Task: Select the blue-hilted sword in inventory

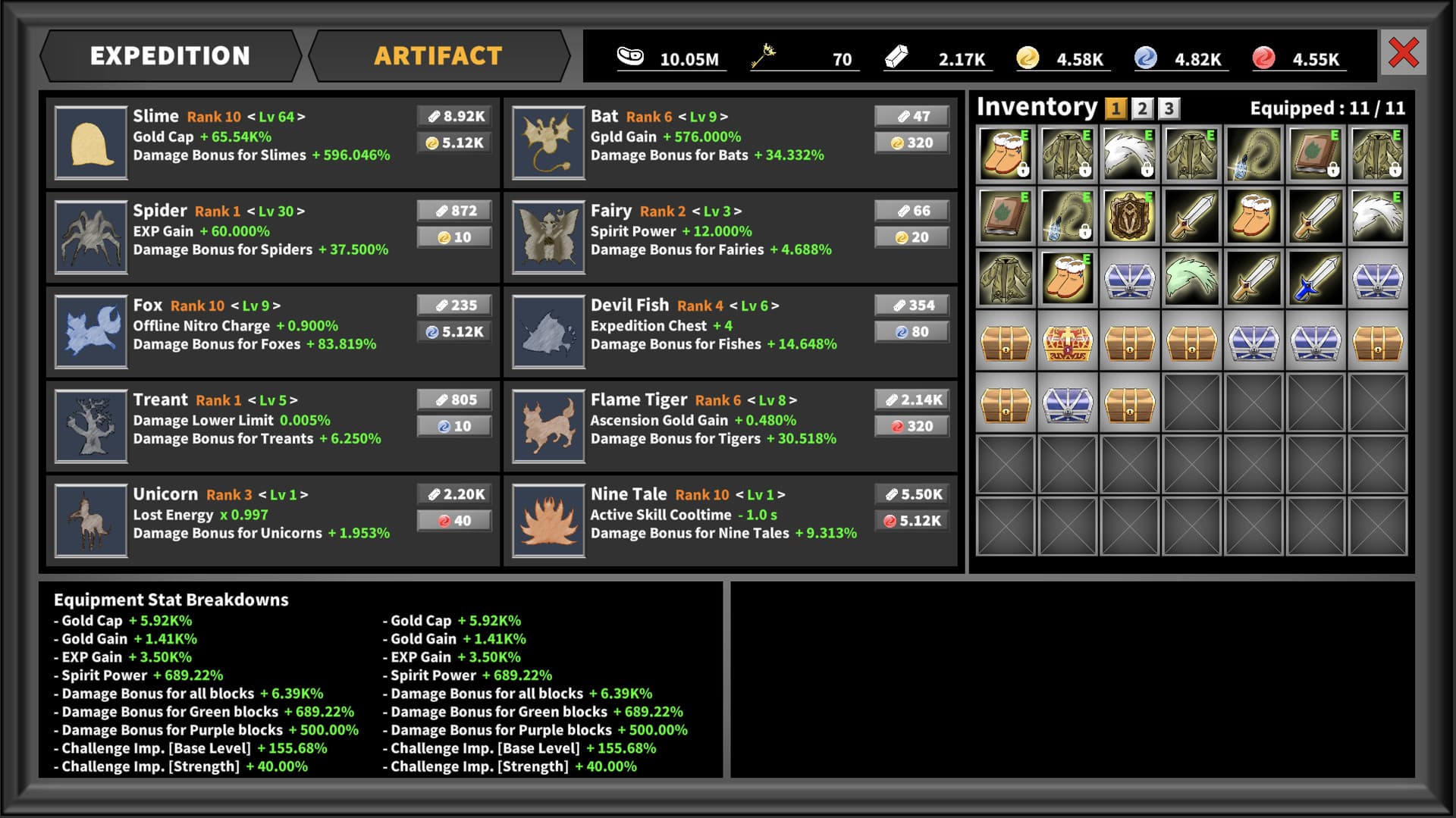Action: click(x=1316, y=280)
